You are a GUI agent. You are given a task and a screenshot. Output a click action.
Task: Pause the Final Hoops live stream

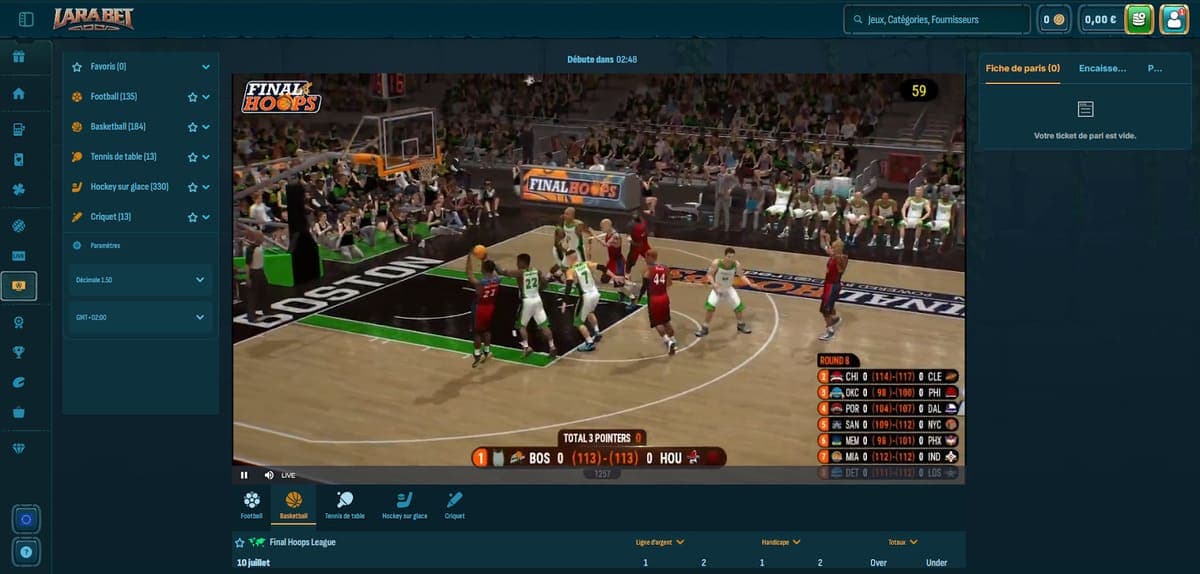244,475
